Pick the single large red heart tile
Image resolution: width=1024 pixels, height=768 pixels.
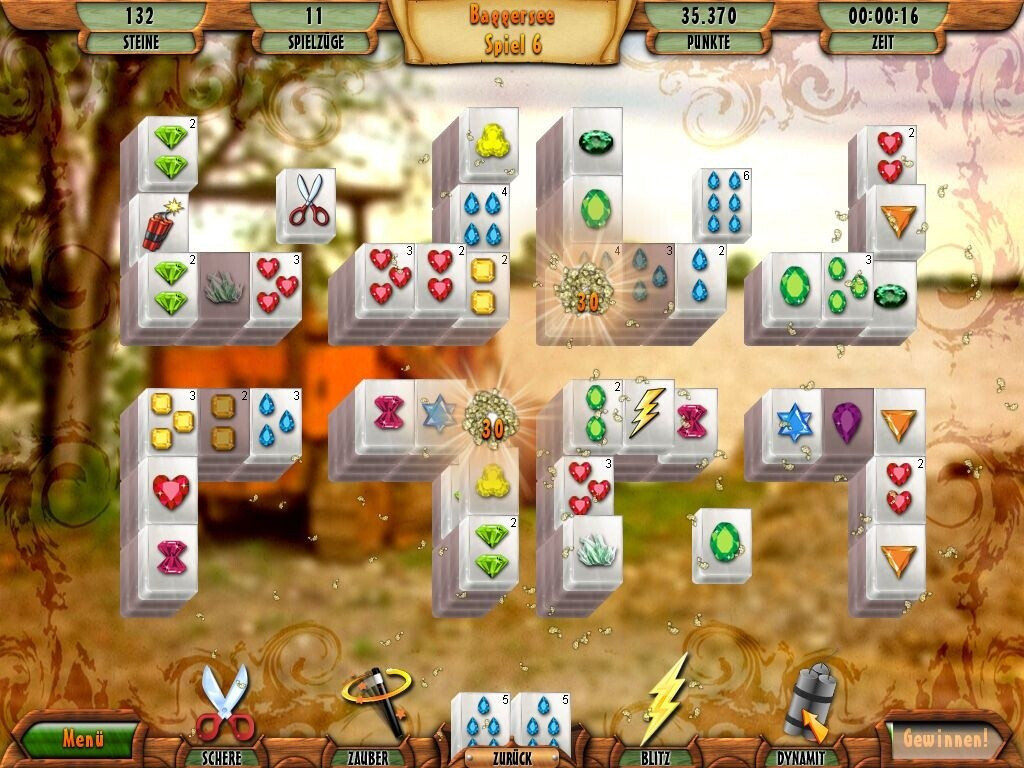168,490
